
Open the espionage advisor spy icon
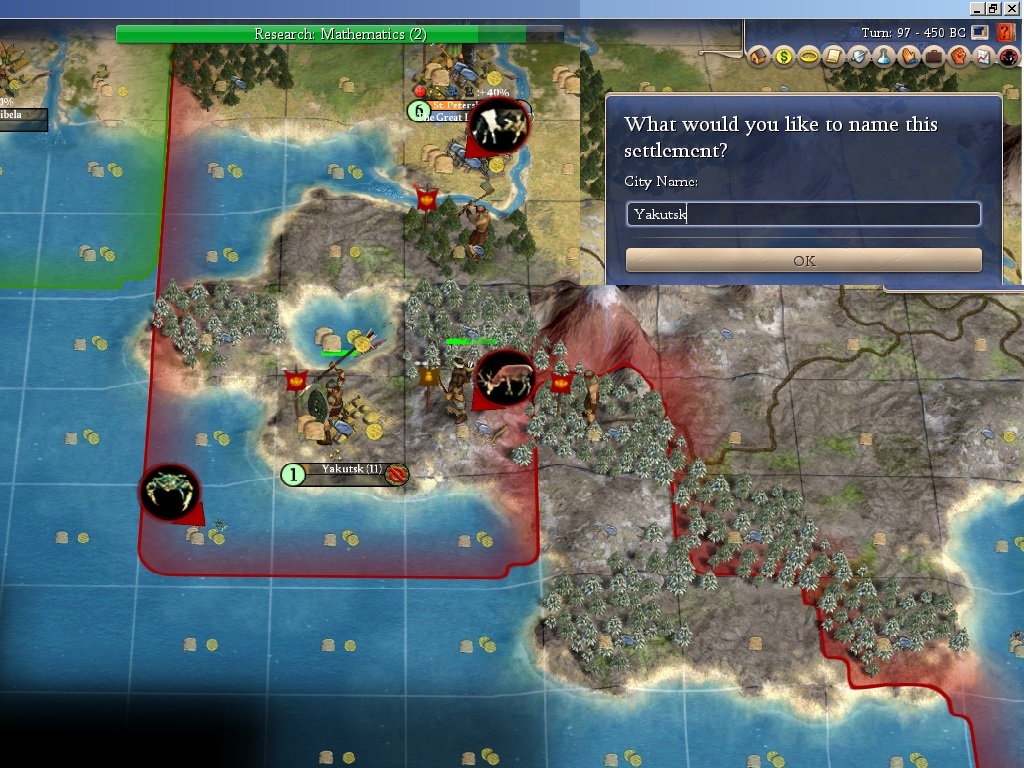(x=1009, y=57)
